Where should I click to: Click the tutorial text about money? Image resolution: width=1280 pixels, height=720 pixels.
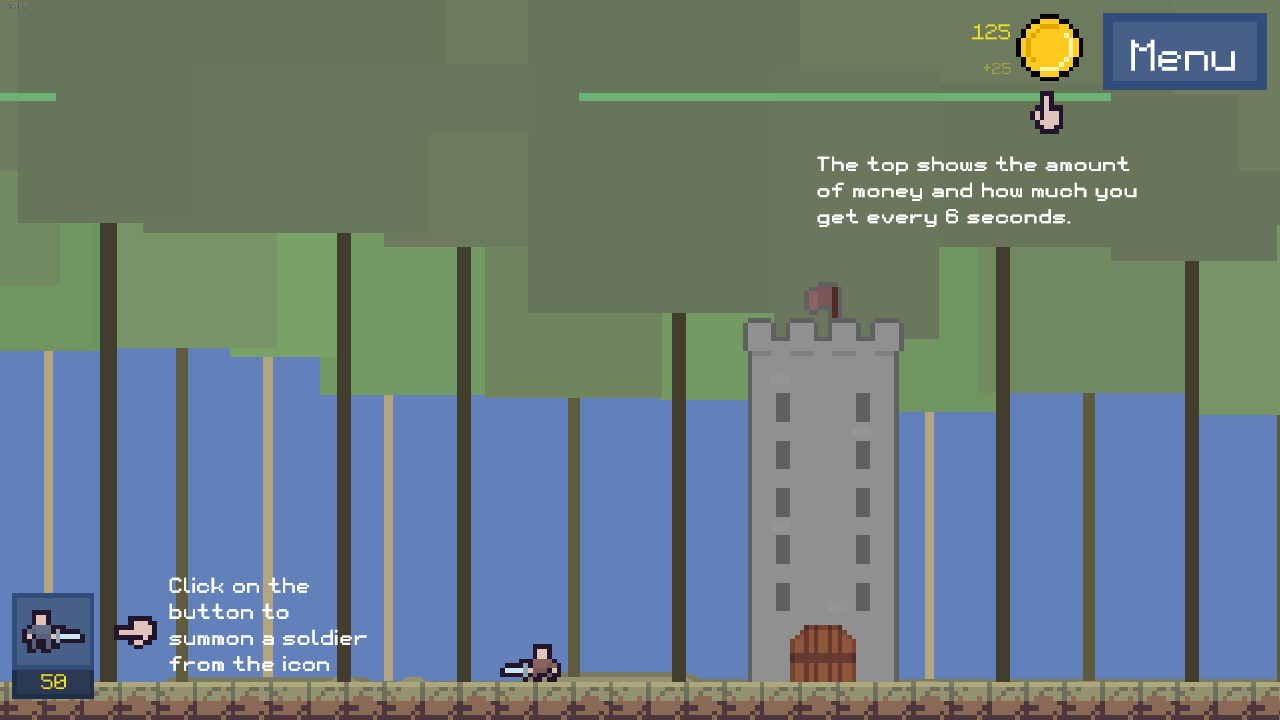click(976, 190)
